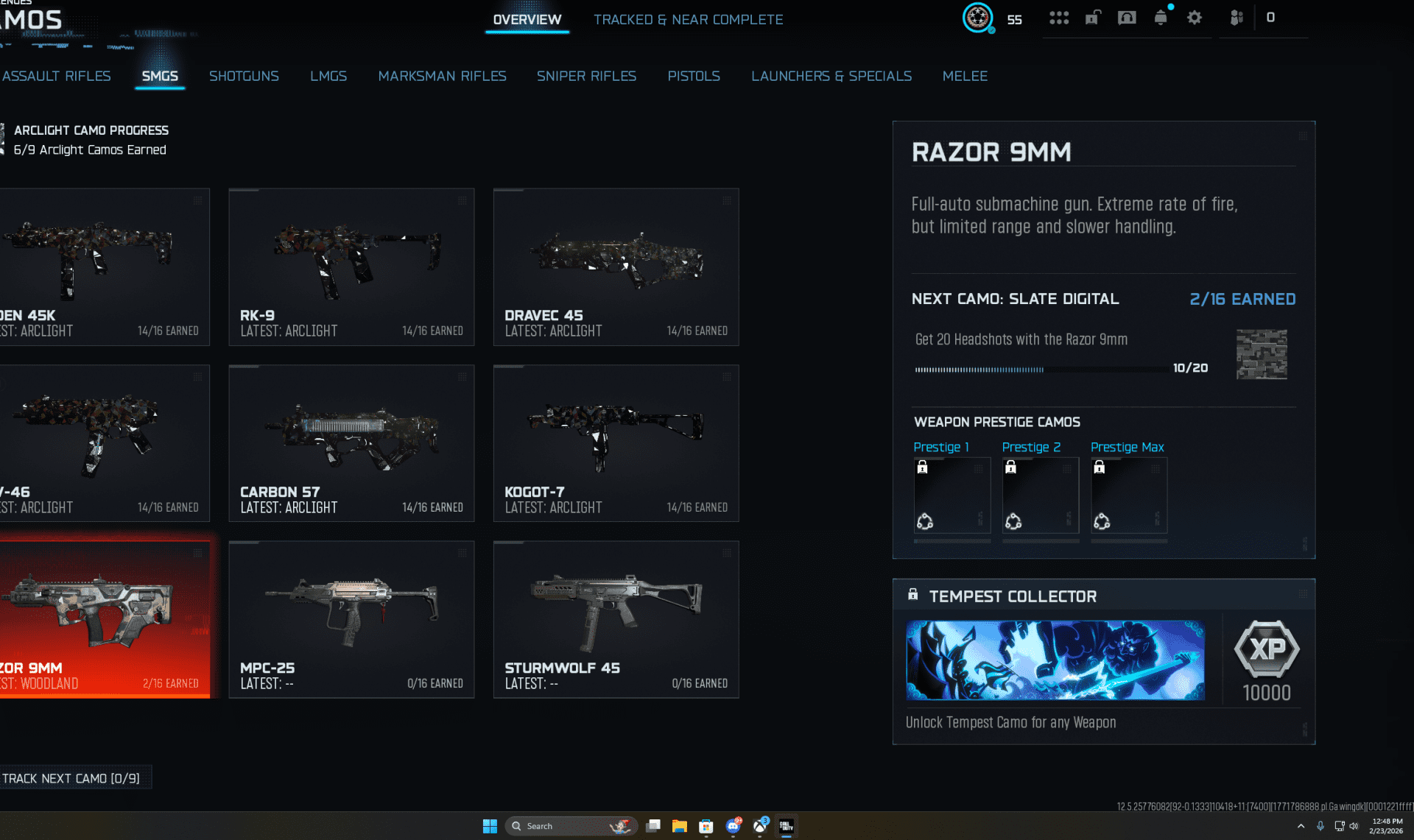Select the Prestige 2 locked camo slot
The width and height of the screenshot is (1414, 840).
coord(1040,495)
